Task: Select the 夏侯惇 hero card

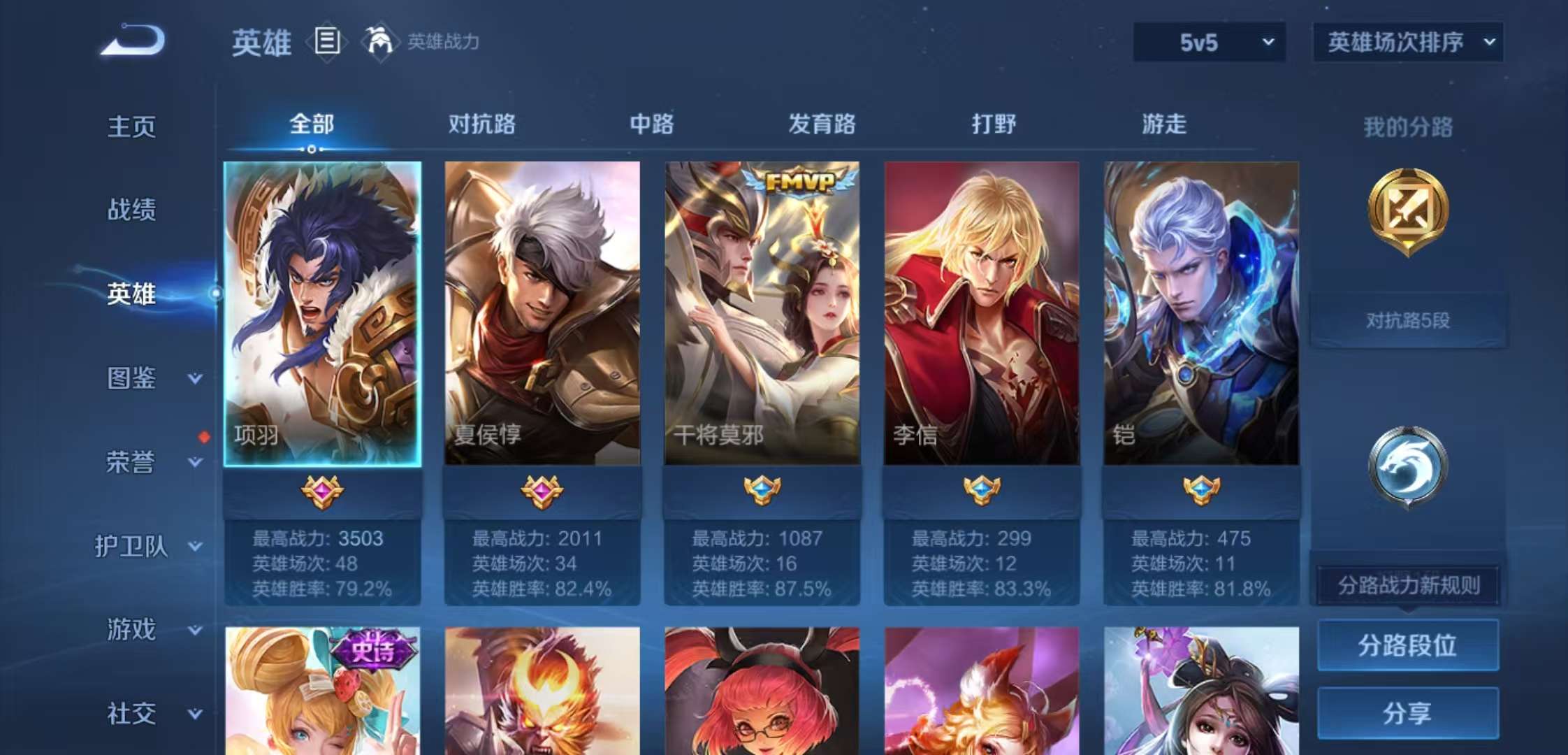Action: [x=542, y=311]
